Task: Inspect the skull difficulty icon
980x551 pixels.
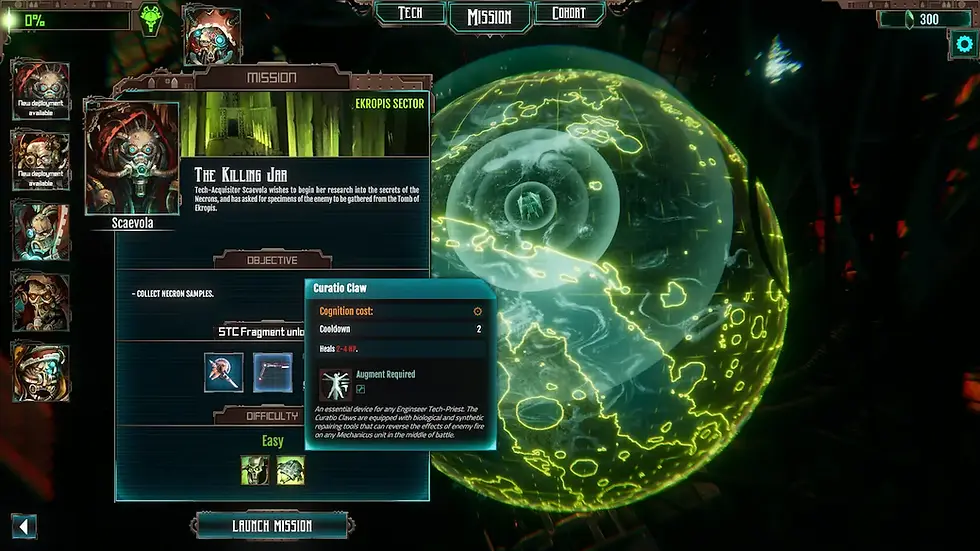Action: pyautogui.click(x=255, y=470)
